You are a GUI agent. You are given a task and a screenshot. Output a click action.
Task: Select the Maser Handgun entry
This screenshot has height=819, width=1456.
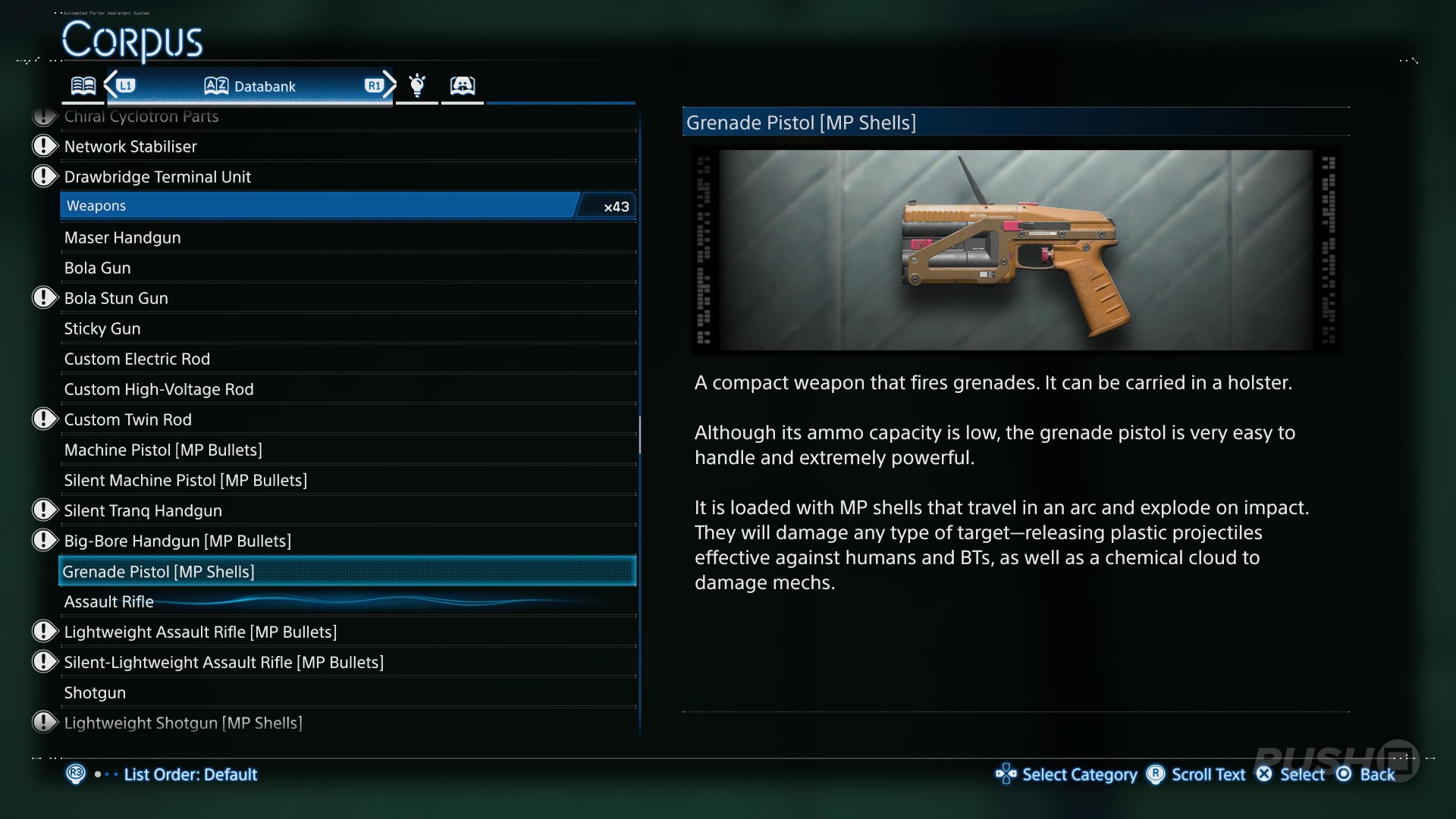[123, 237]
